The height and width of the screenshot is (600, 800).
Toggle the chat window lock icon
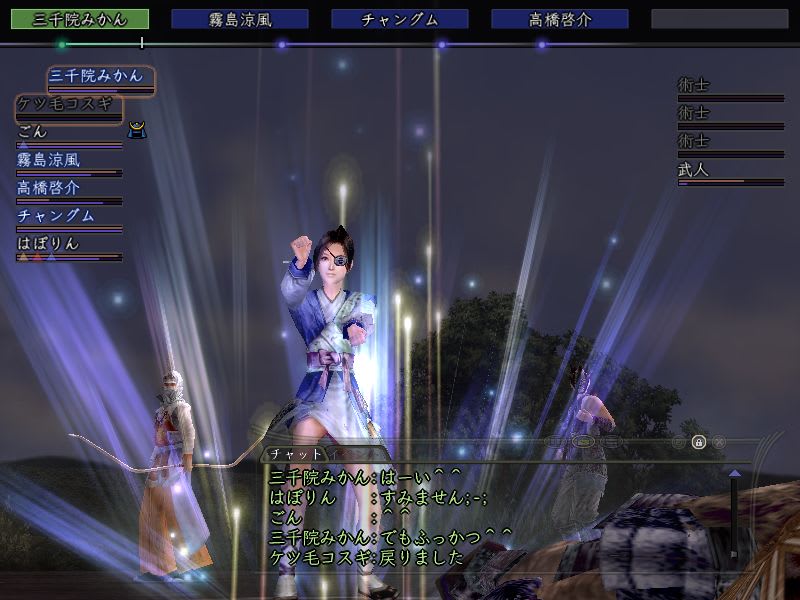[x=699, y=441]
